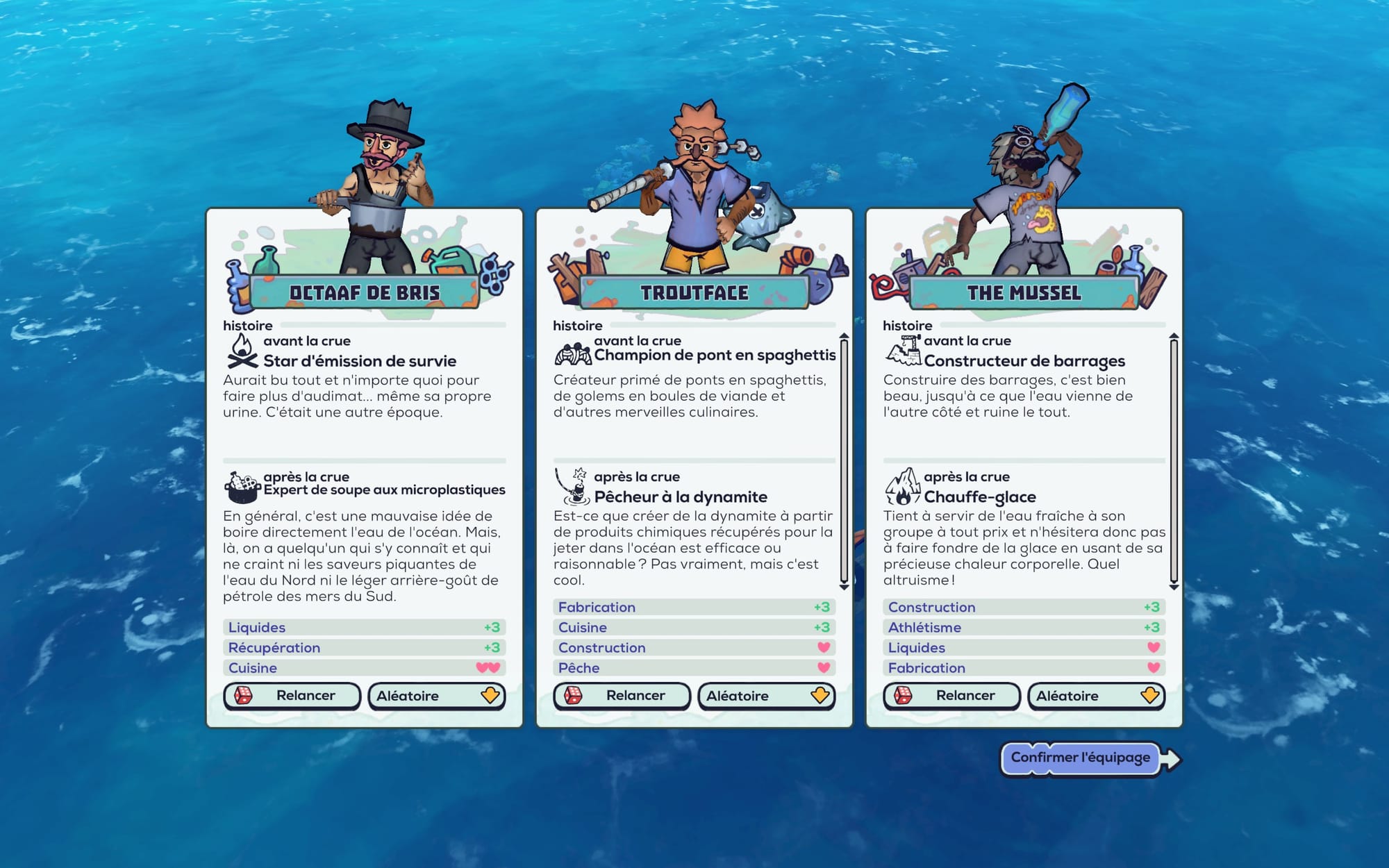Click the Octaaf de Bris name banner

(x=364, y=293)
